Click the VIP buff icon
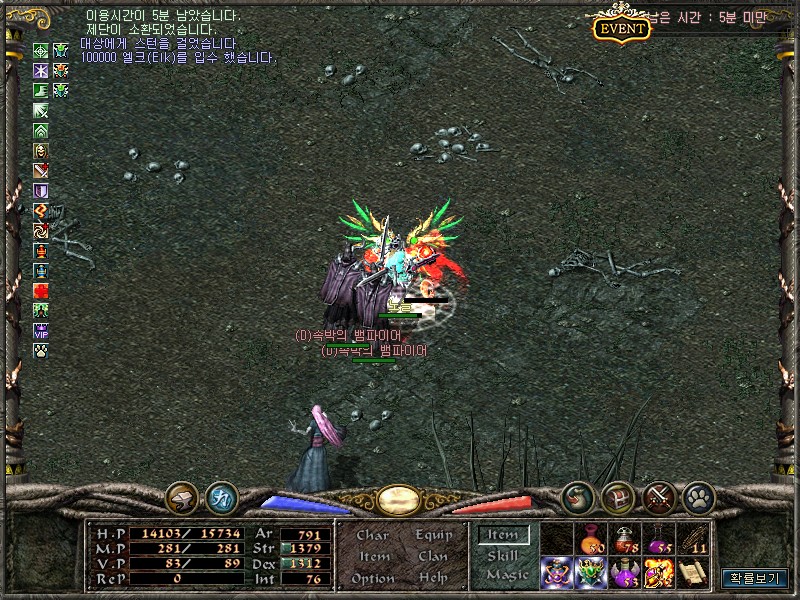This screenshot has width=800, height=600. click(x=41, y=329)
